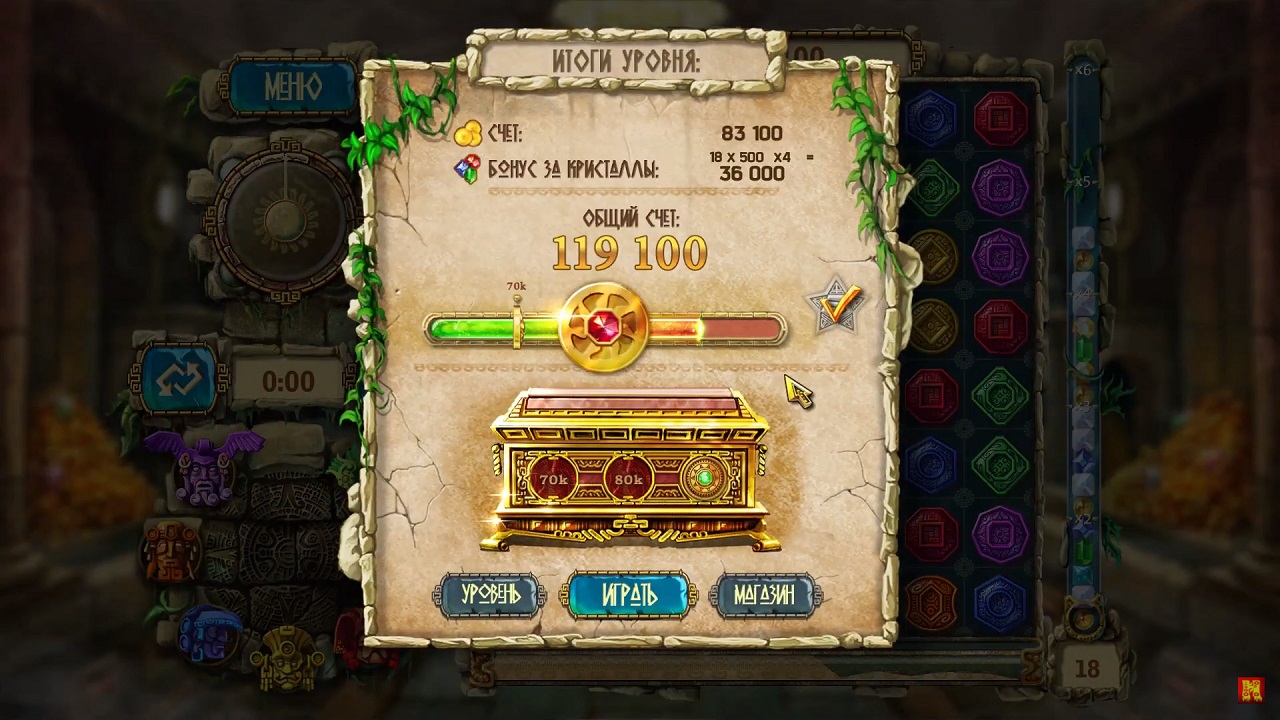Select the blue totem mask
This screenshot has width=1280, height=720.
click(209, 635)
